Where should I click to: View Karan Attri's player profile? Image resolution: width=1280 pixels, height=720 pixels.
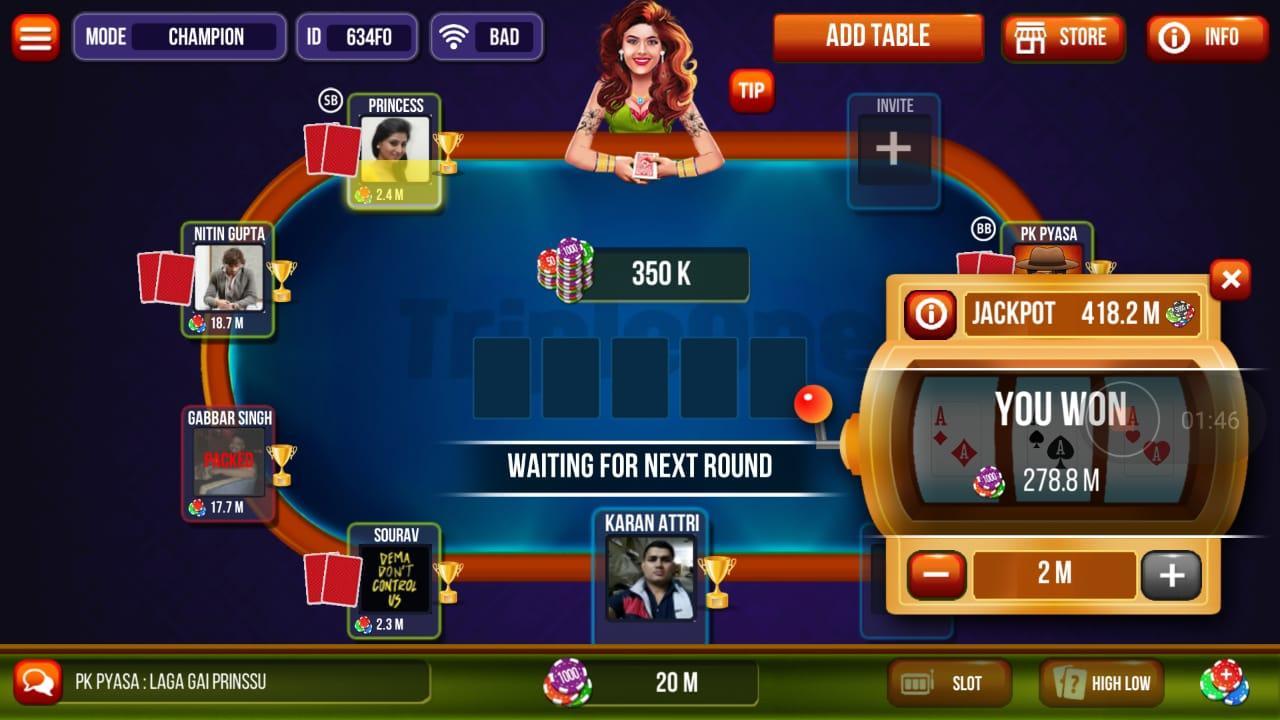pos(650,577)
